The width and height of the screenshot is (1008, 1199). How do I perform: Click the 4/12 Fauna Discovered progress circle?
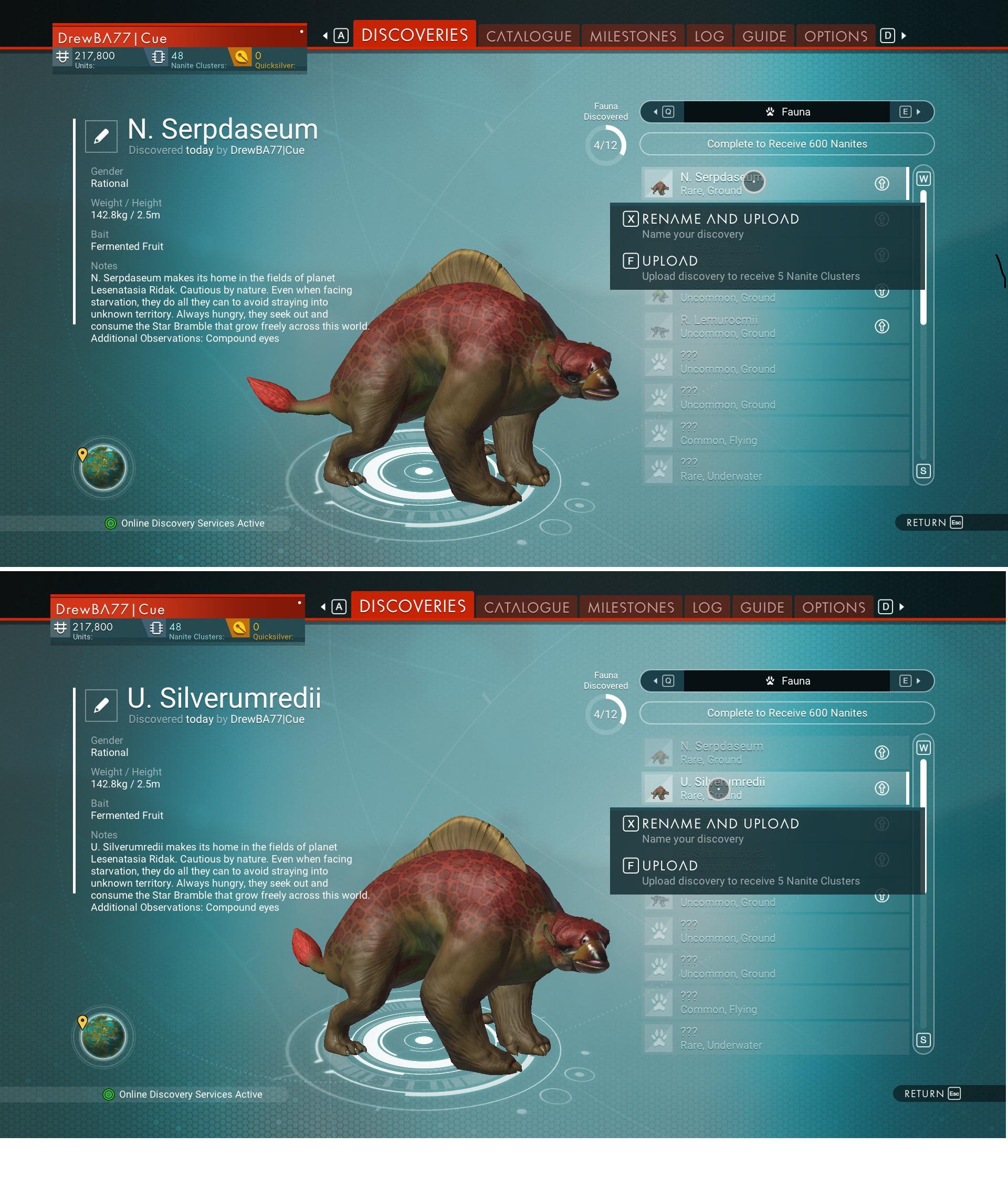point(605,144)
